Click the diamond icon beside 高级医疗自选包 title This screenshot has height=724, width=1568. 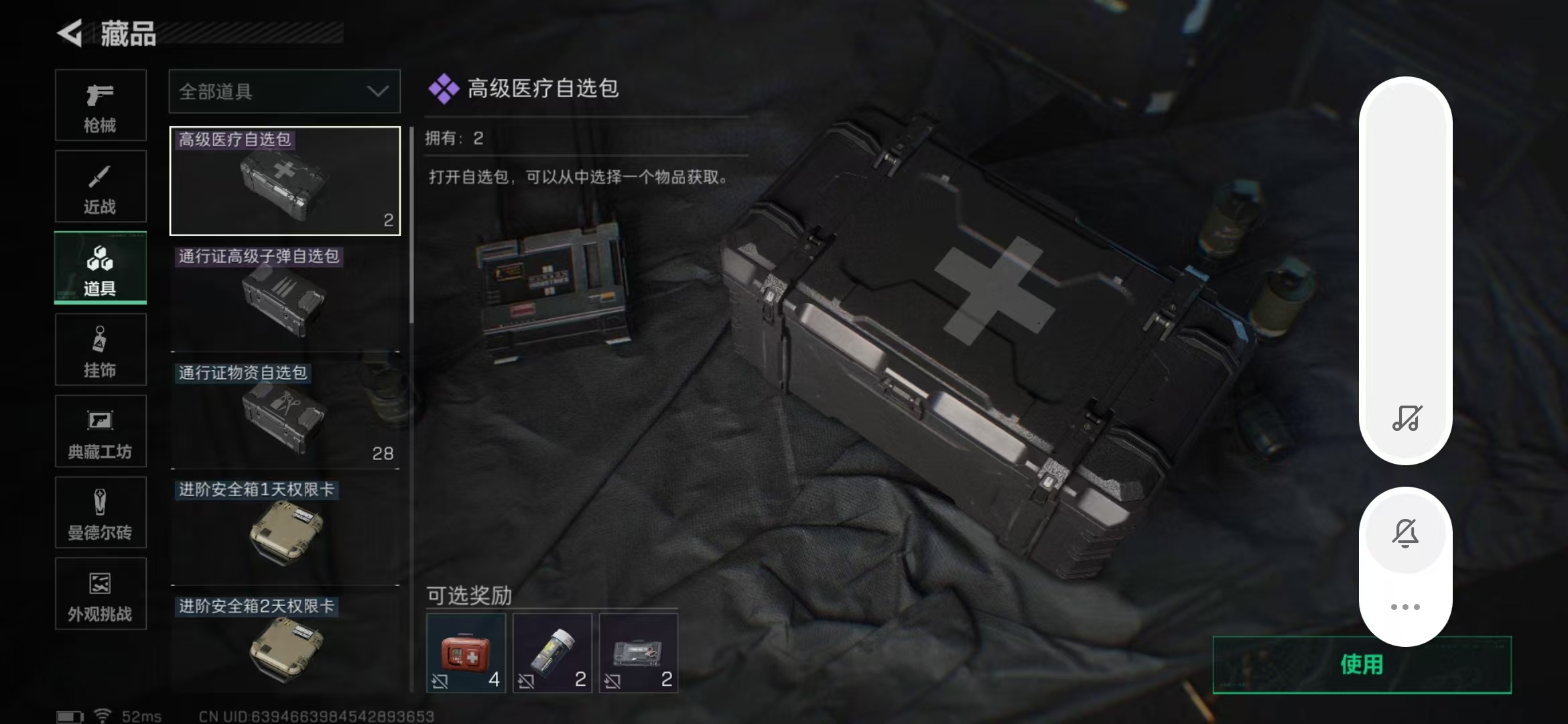pos(442,88)
